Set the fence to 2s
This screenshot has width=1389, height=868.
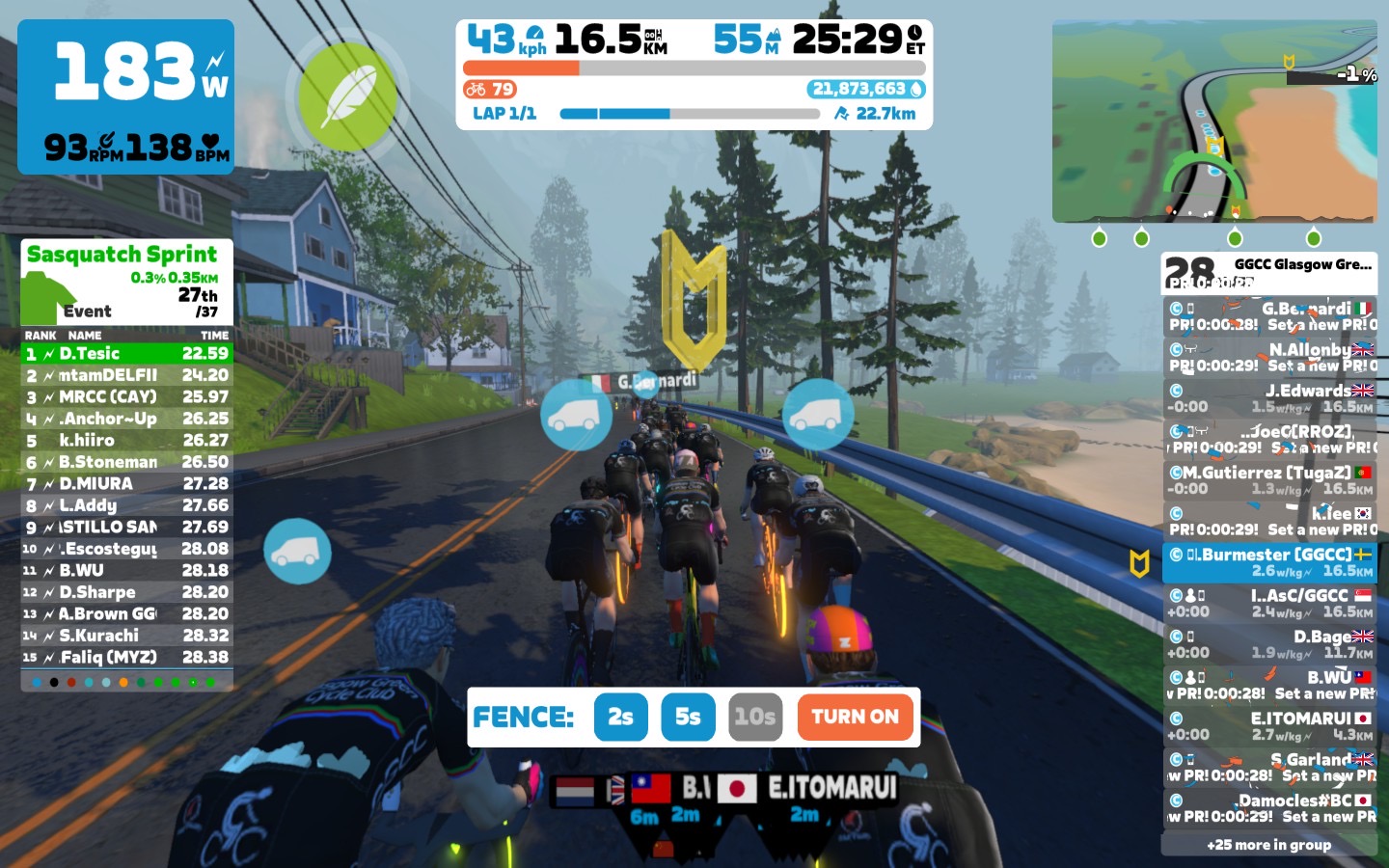point(620,717)
